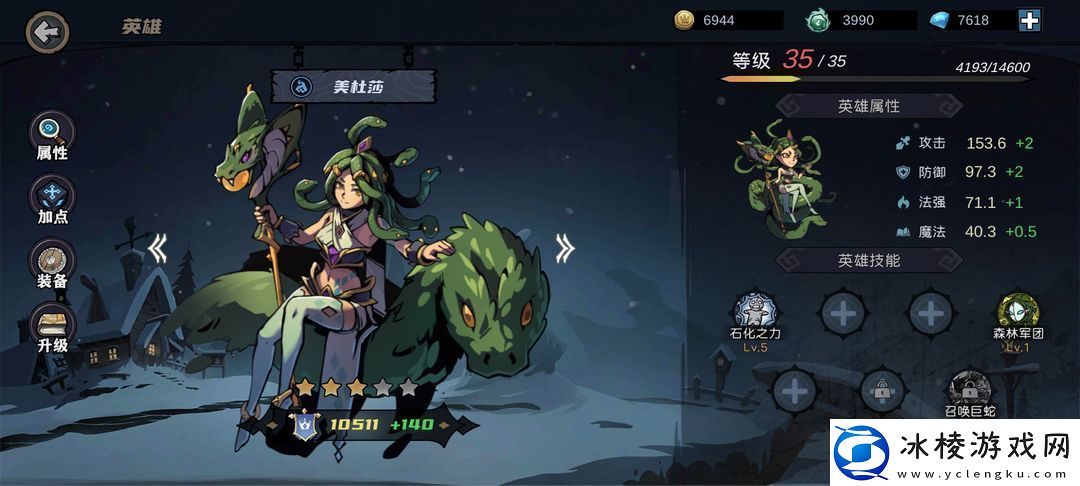Screen dimensions: 1080x486
Task: Tap the padlock skill slot
Action: tap(882, 389)
